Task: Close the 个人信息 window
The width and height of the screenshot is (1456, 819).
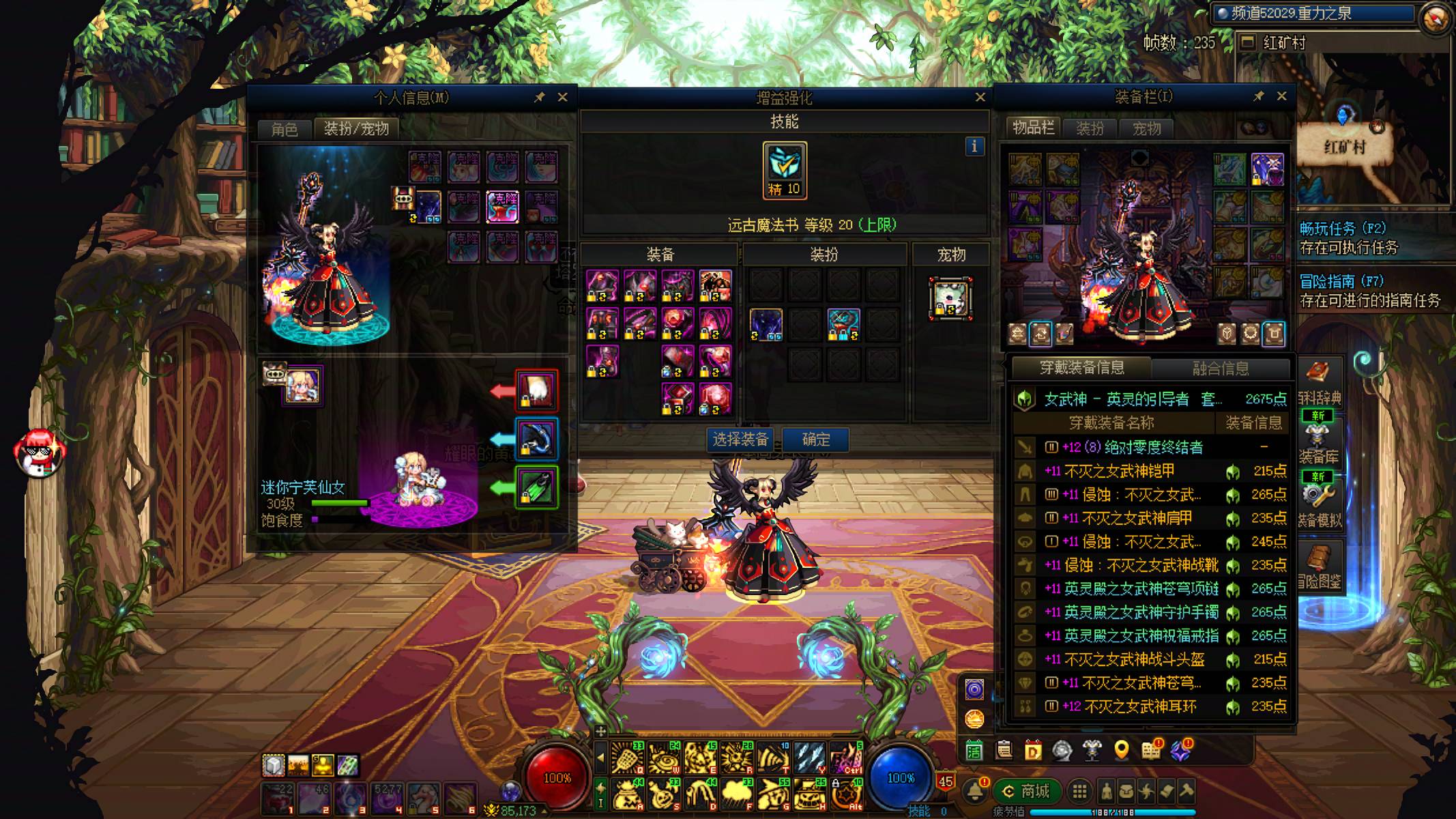Action: click(x=562, y=98)
